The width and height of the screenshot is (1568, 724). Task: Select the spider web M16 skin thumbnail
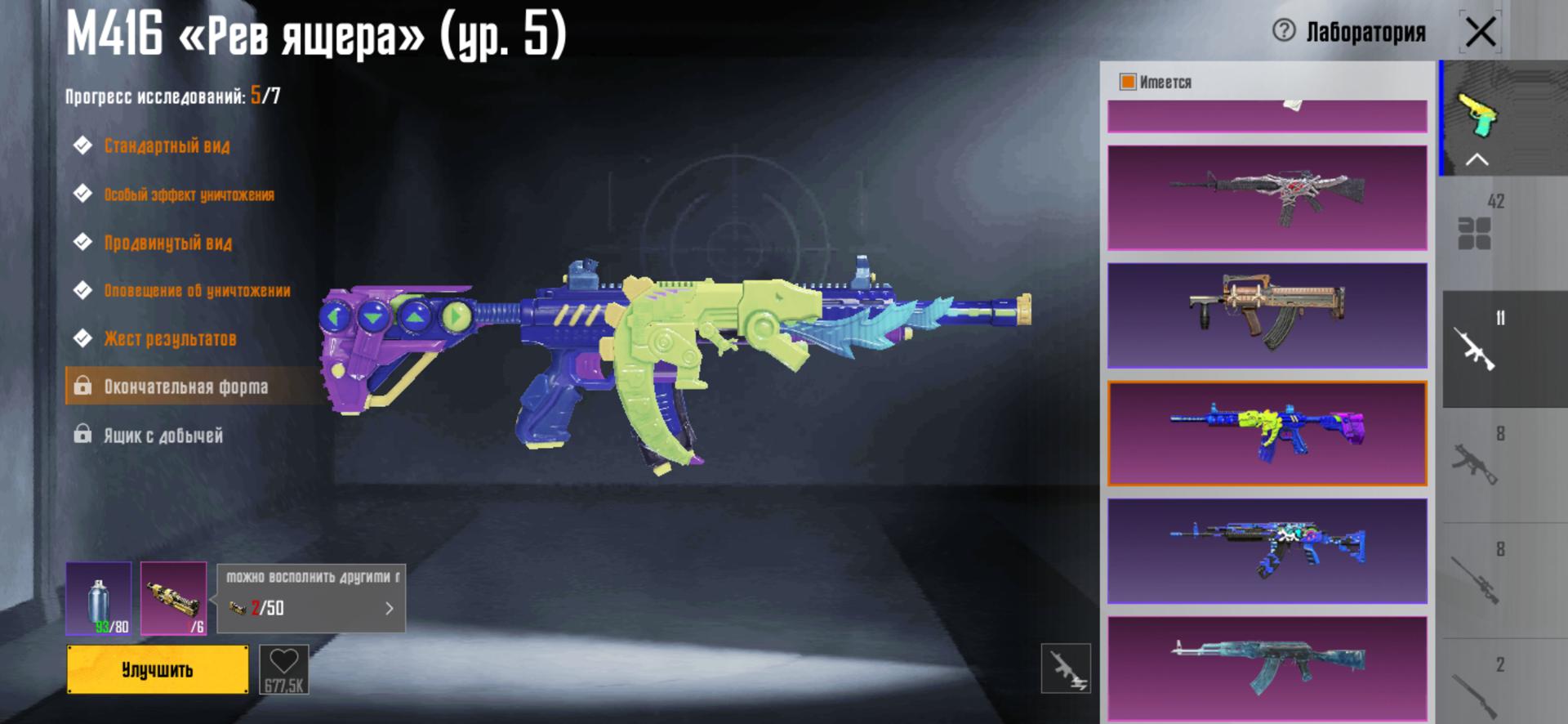pos(1267,198)
